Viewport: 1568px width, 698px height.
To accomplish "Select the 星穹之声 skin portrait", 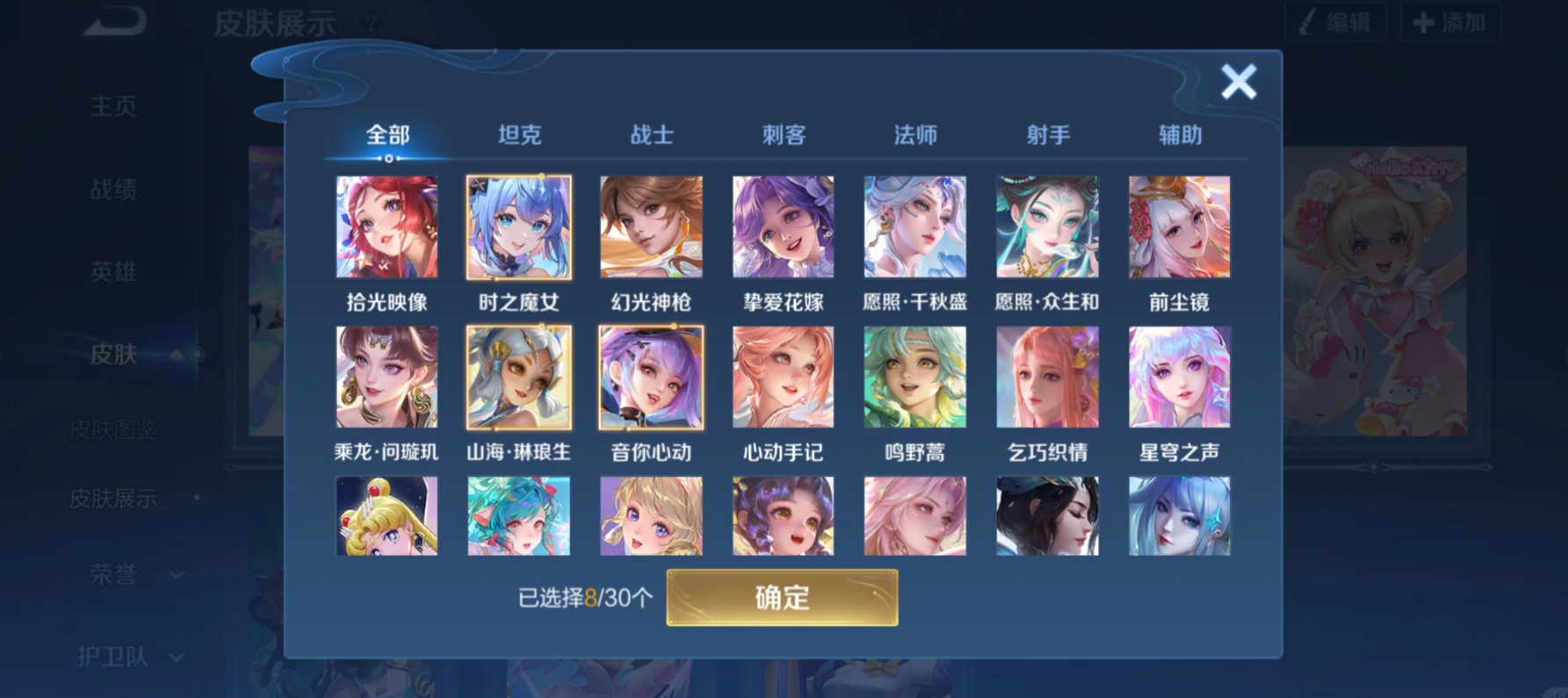I will pyautogui.click(x=1179, y=377).
